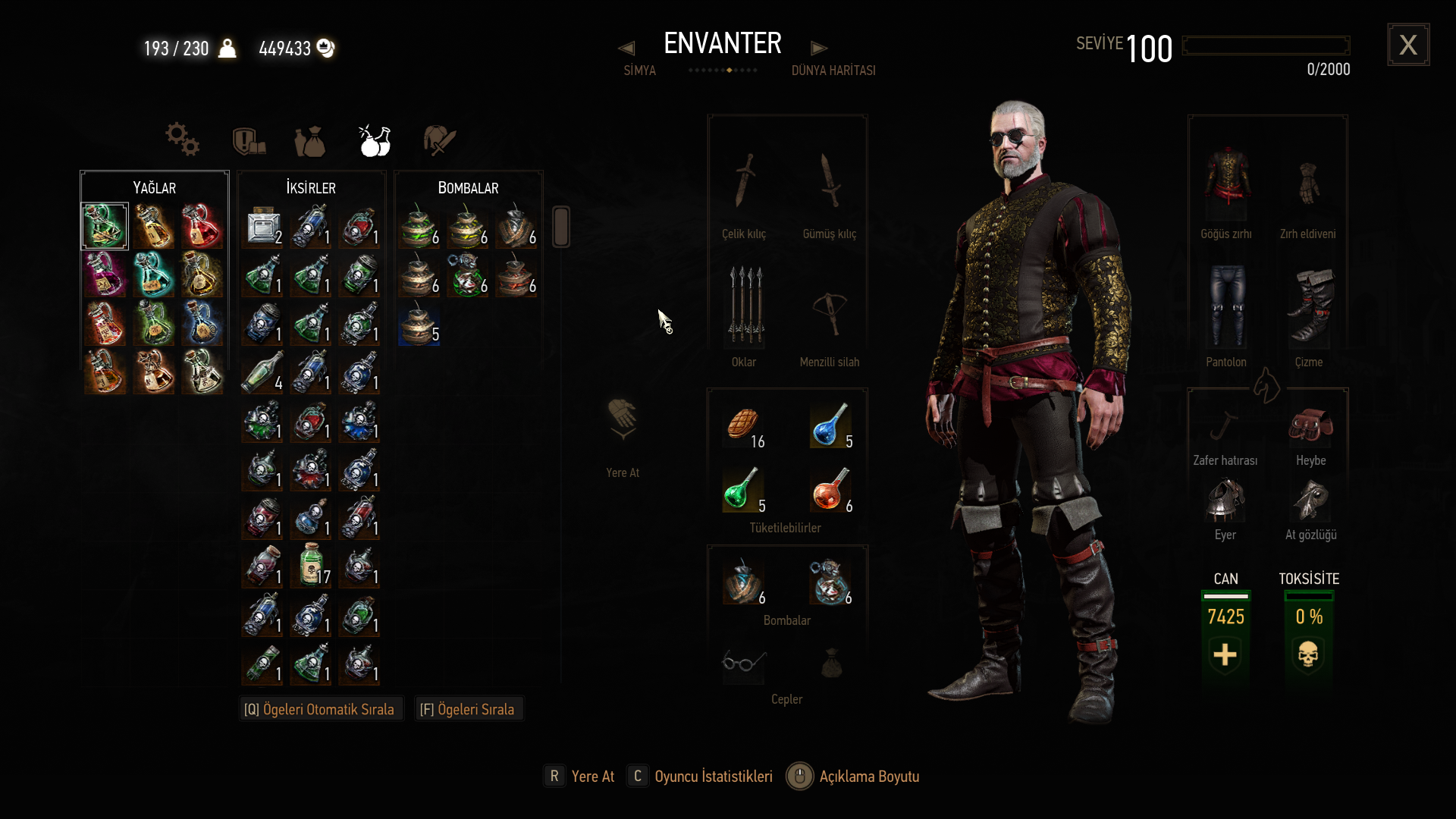Close the inventory with the X button
1456x819 pixels.
1408,45
